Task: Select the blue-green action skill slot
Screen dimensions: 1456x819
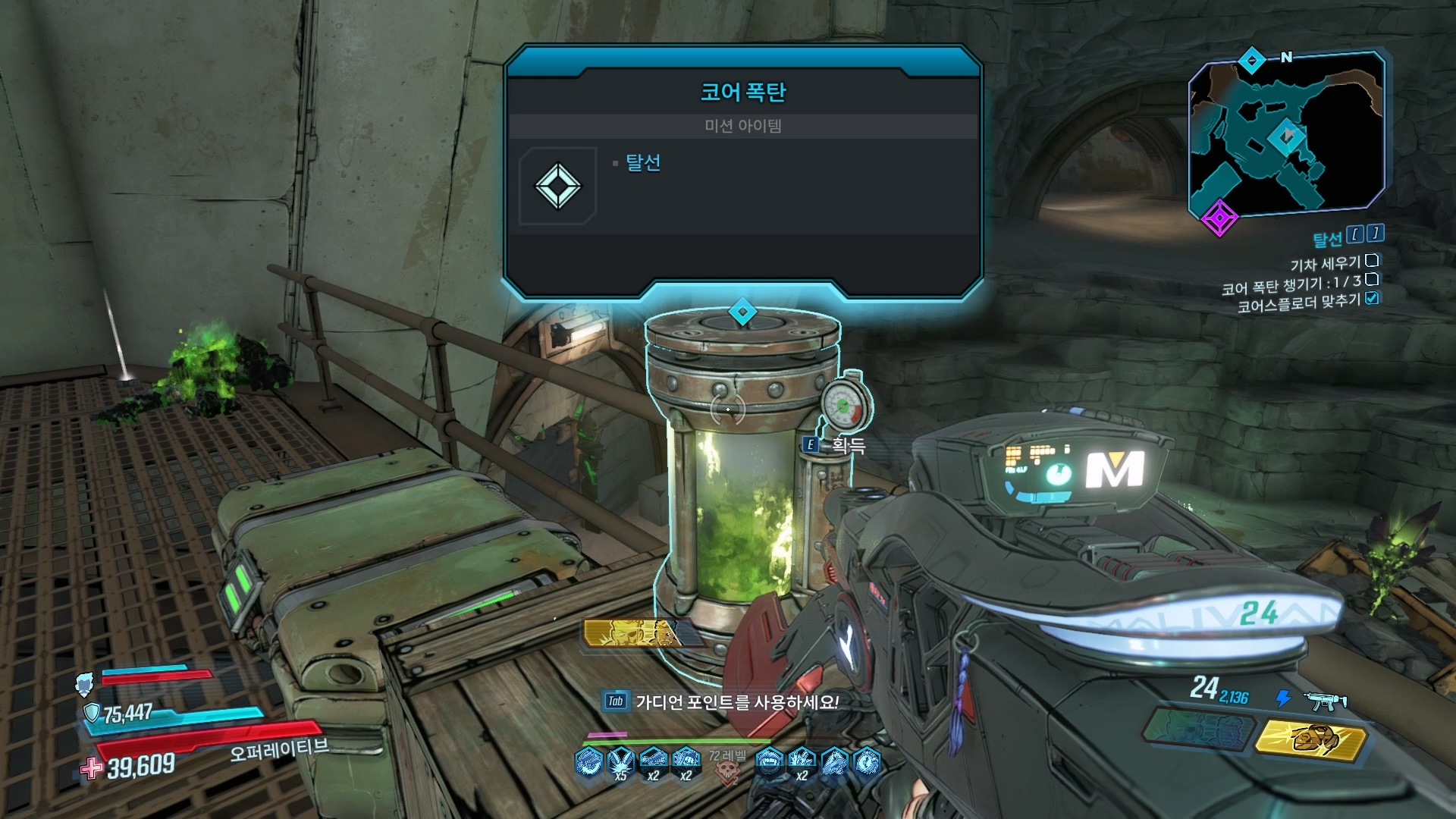Action: pyautogui.click(x=1197, y=730)
